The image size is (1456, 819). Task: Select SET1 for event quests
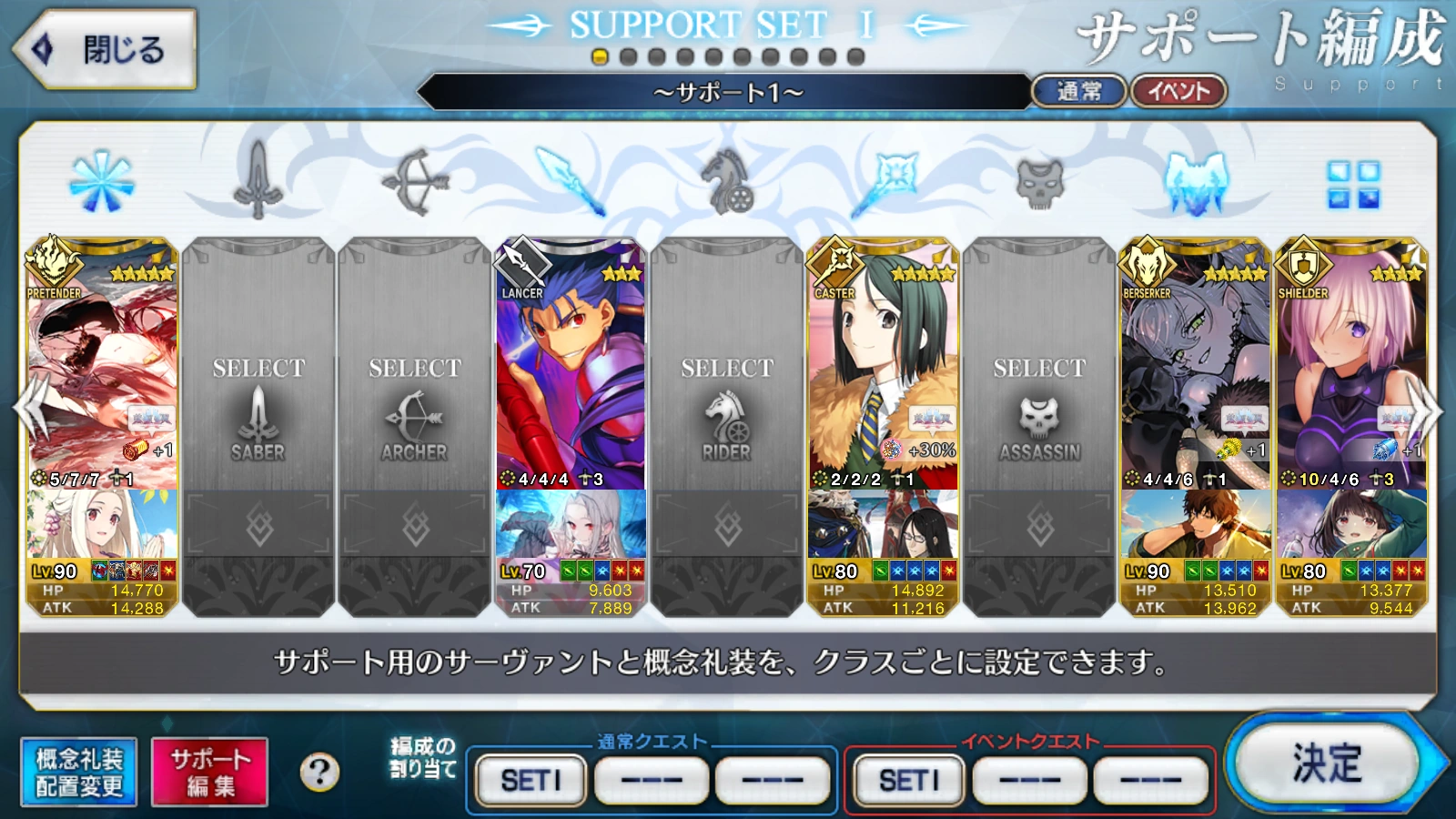[906, 779]
